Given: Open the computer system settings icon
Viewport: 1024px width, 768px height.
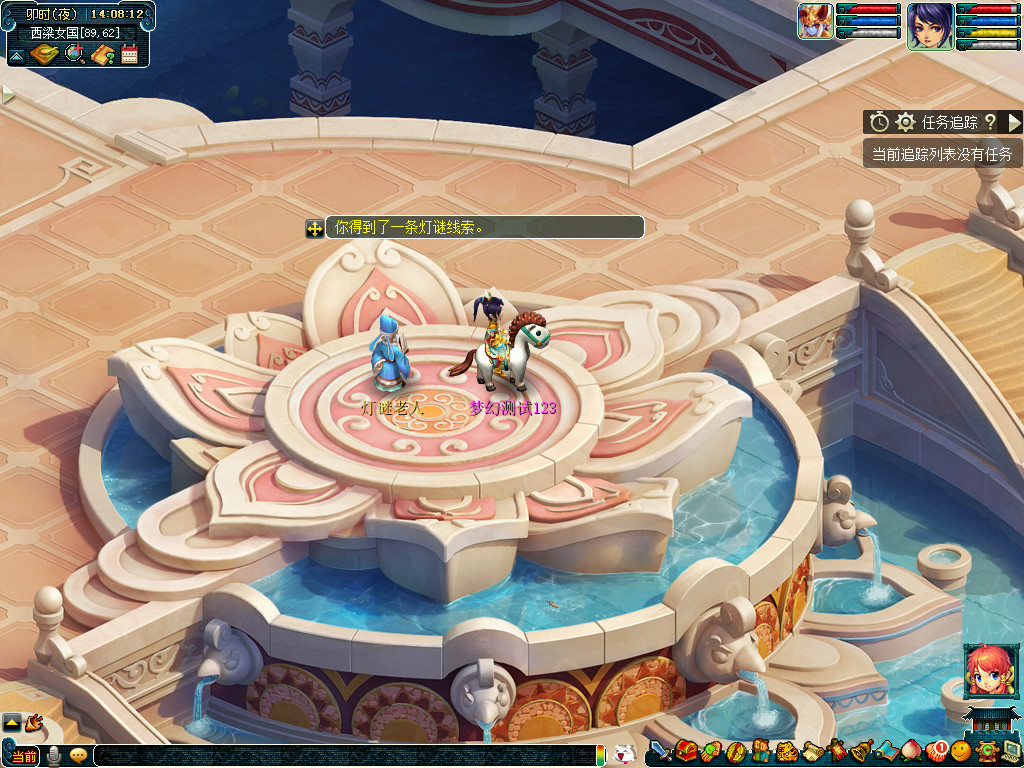Looking at the screenshot, I should click(x=1010, y=750).
